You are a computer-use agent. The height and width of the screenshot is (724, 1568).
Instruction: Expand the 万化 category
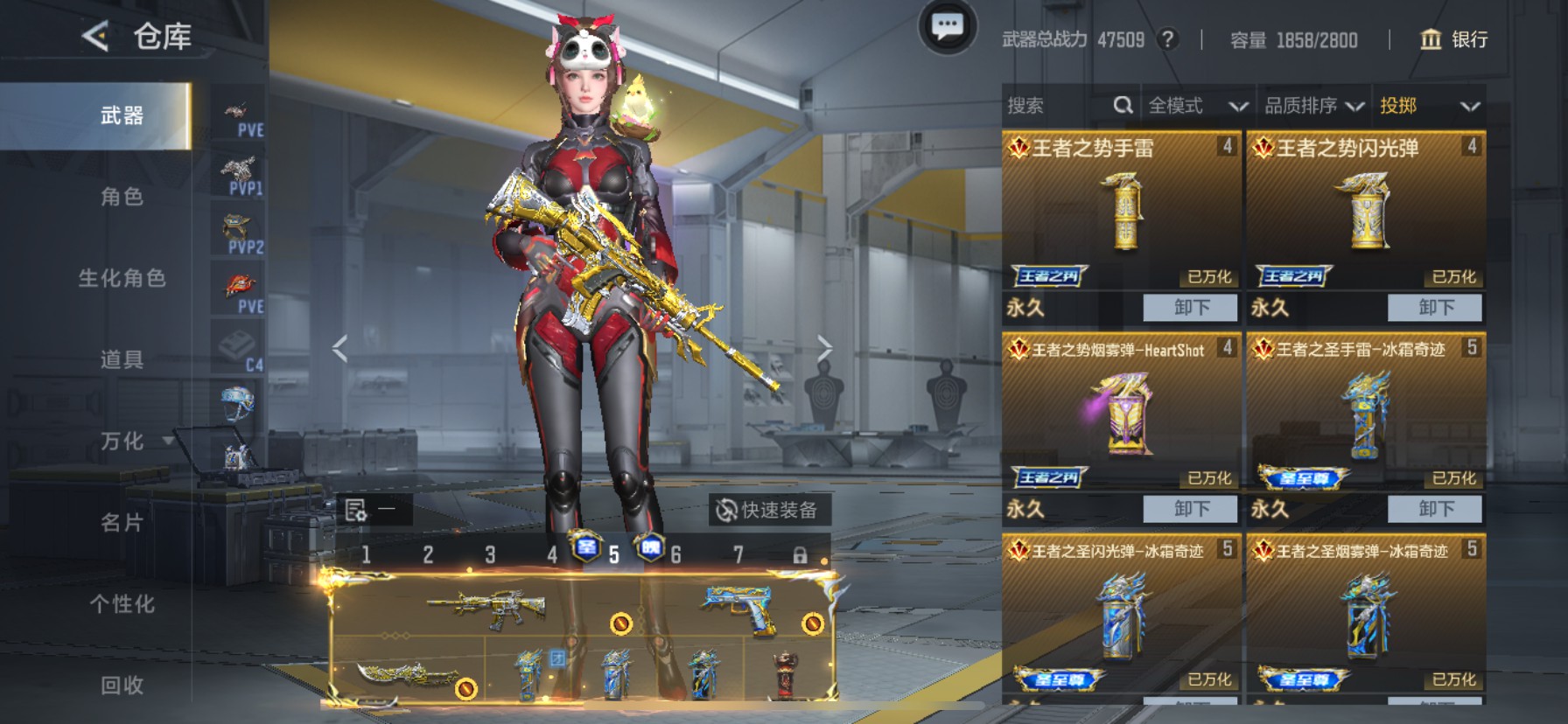[122, 441]
